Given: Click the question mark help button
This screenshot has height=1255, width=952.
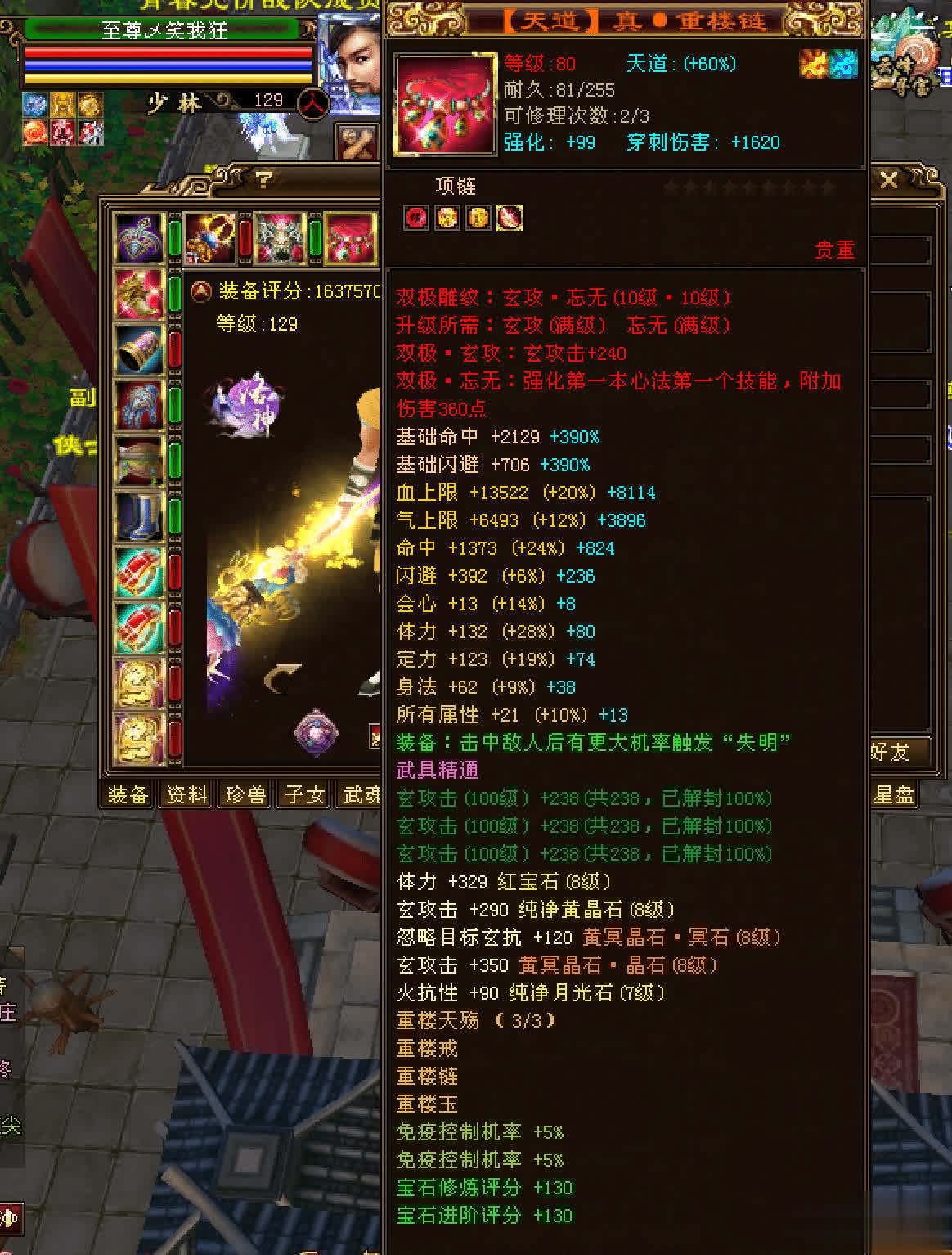Looking at the screenshot, I should [x=263, y=180].
